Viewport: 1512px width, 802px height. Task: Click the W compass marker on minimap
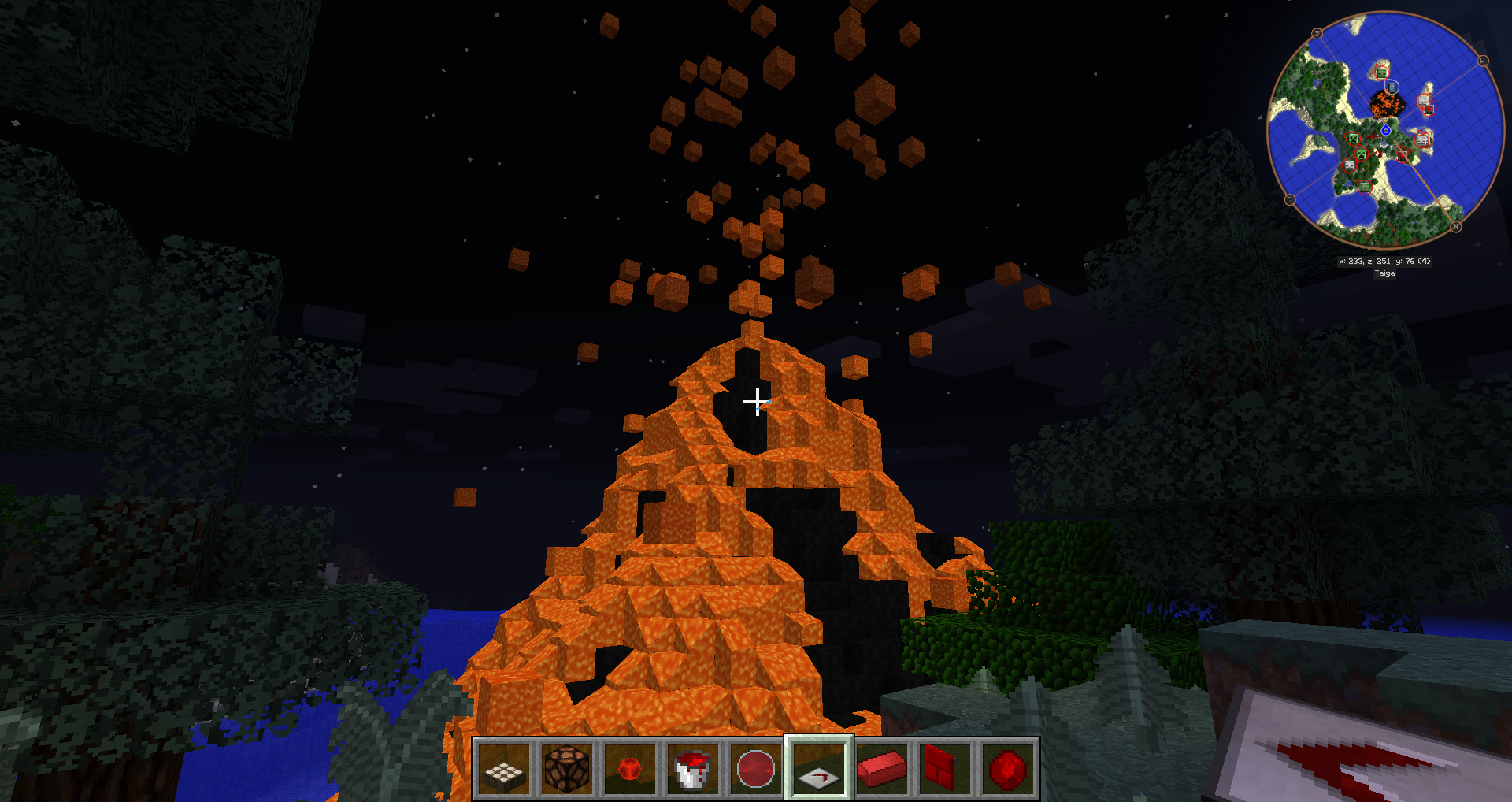pos(1483,61)
